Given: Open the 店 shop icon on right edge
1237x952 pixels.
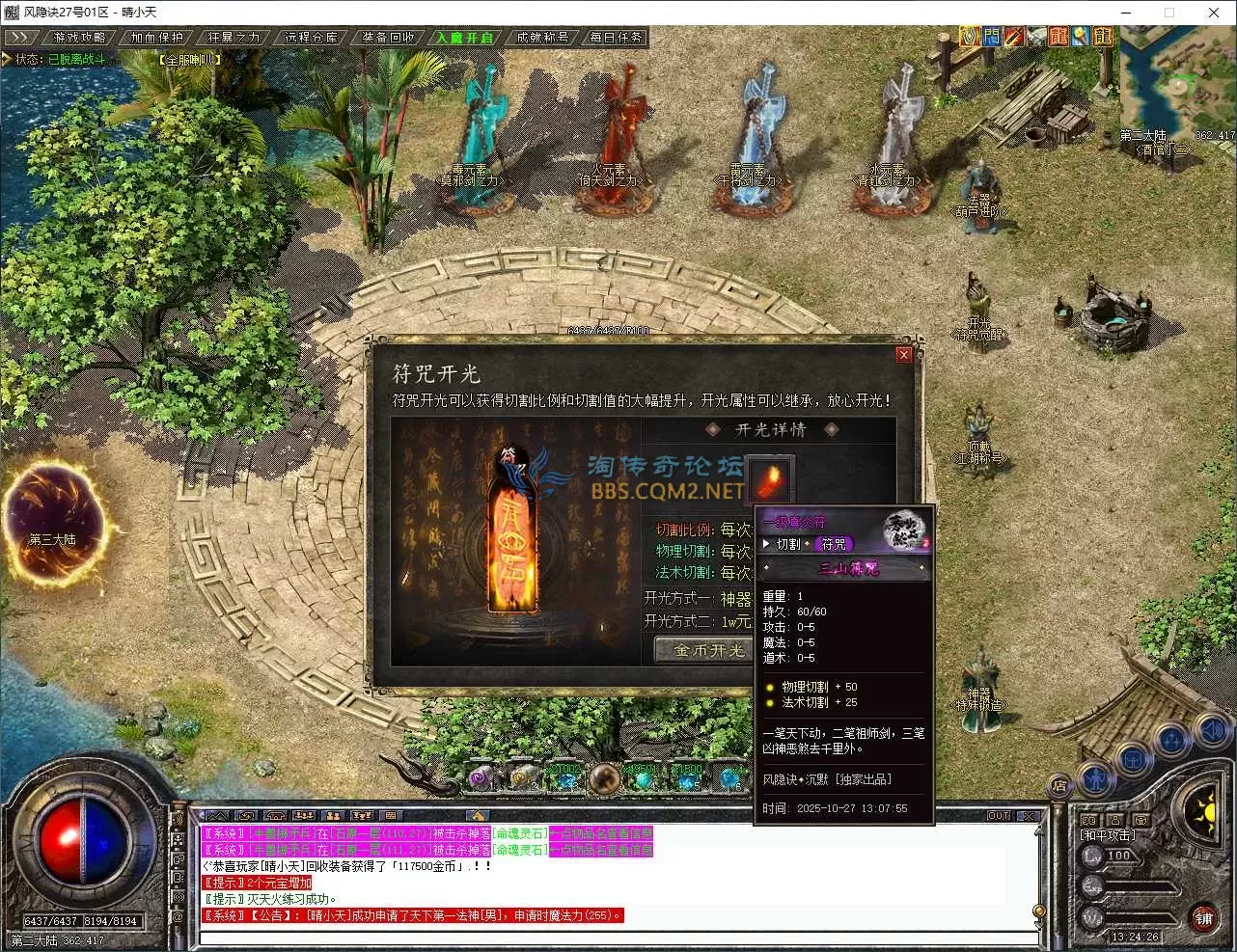Looking at the screenshot, I should click(x=1058, y=784).
